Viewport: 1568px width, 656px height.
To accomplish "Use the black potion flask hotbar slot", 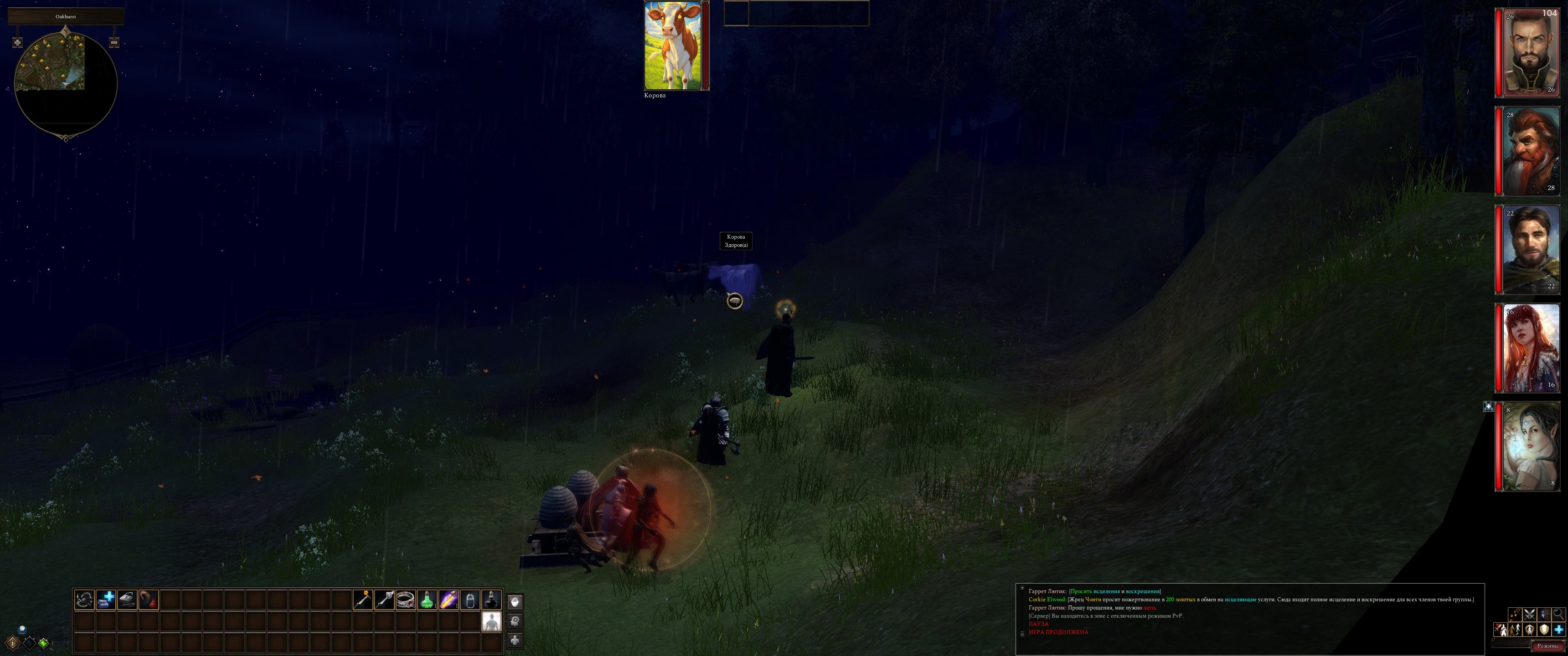I will (491, 600).
